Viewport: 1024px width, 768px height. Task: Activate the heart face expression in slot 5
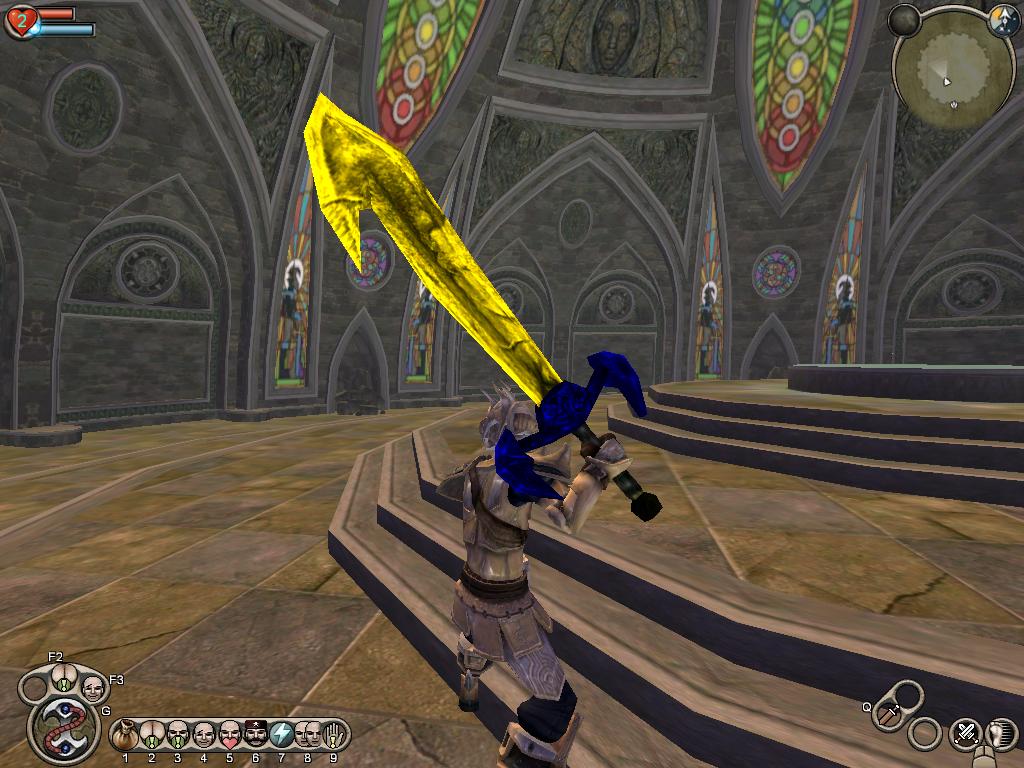(x=229, y=735)
